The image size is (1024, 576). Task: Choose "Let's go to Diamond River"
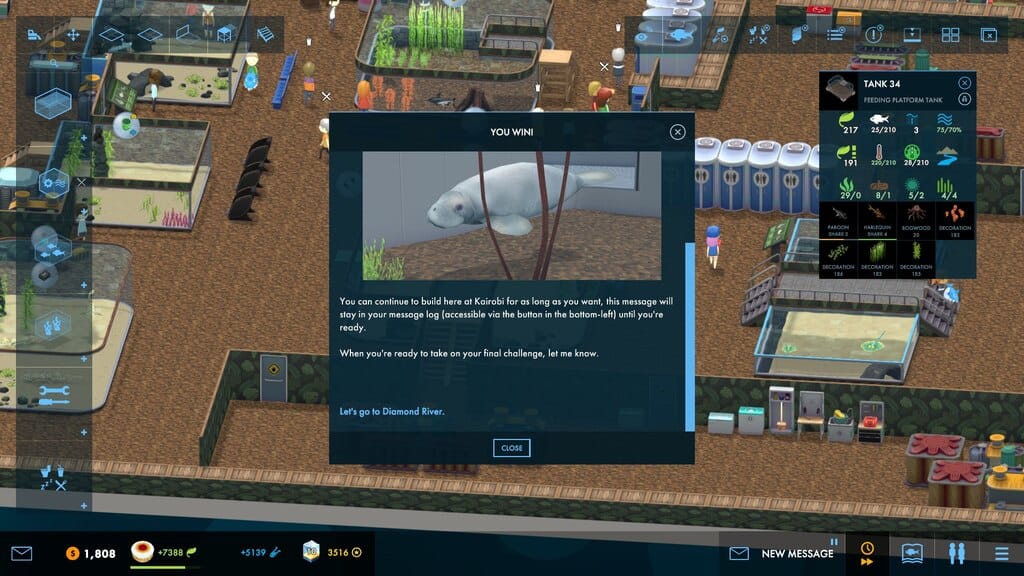pyautogui.click(x=392, y=411)
